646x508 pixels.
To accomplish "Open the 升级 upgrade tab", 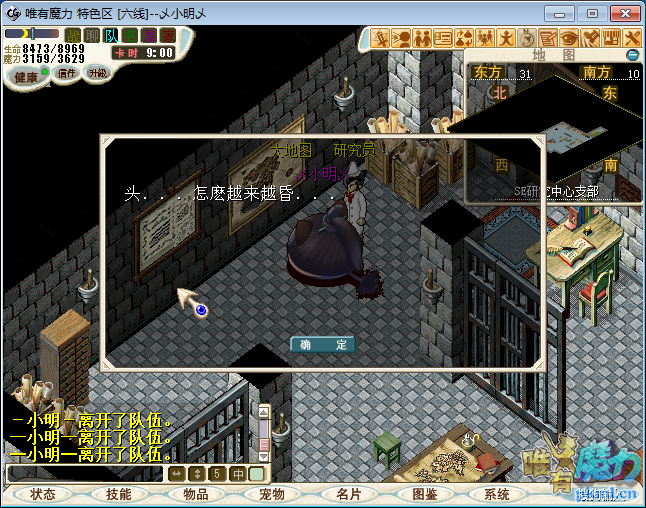I will point(97,73).
